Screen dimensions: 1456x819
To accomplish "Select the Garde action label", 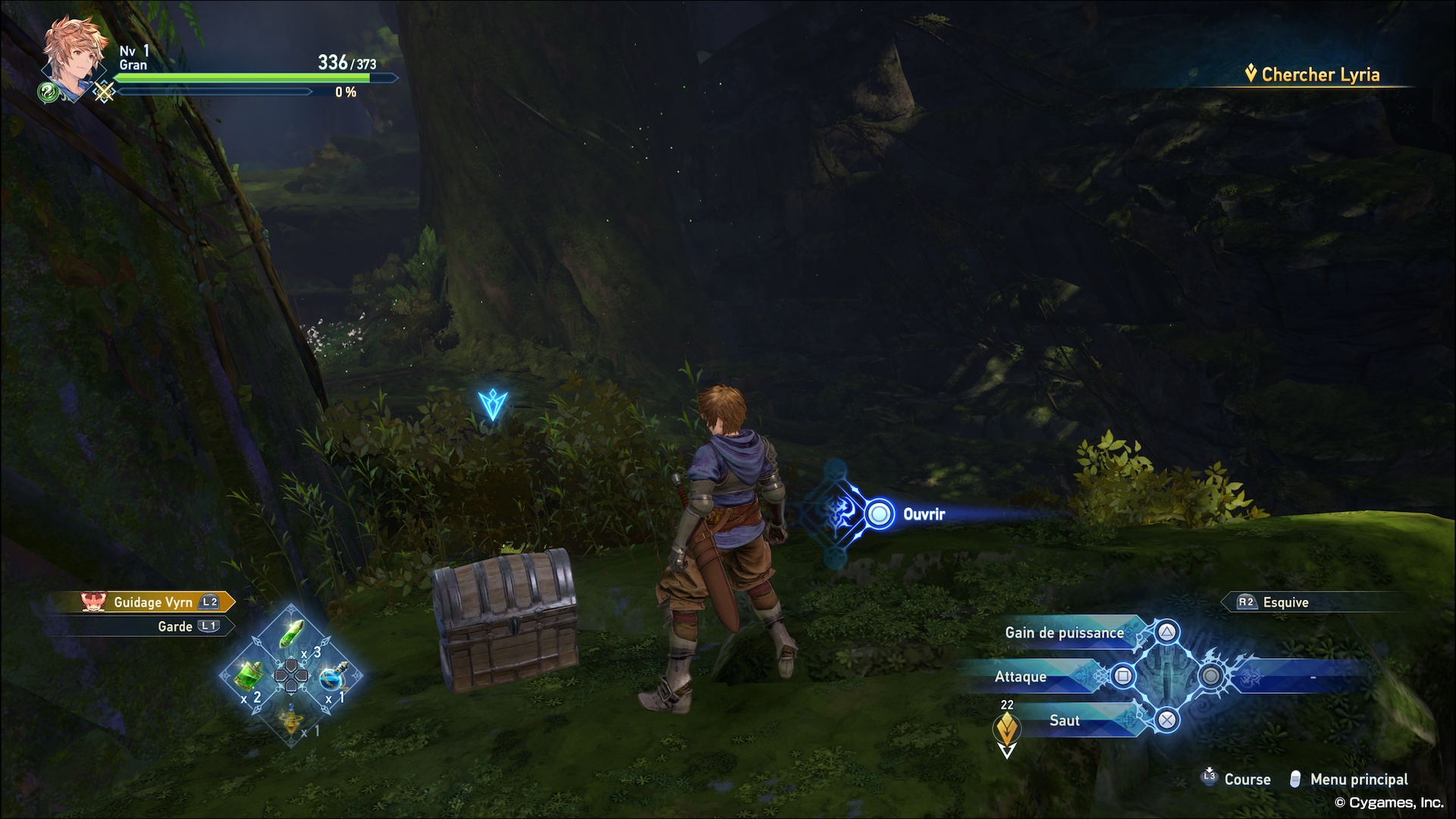I will [x=175, y=626].
